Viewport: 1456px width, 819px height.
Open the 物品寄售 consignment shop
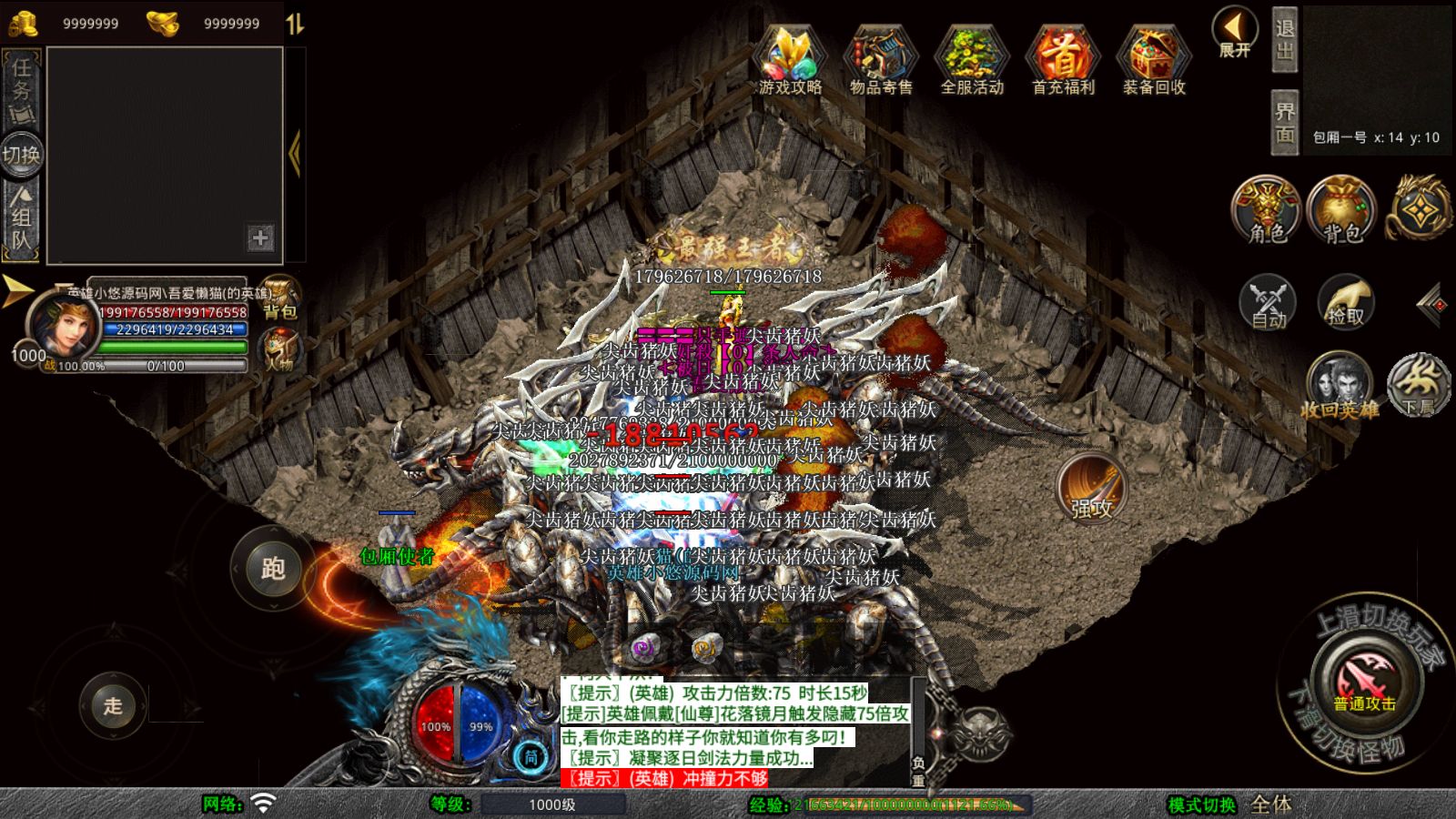click(880, 59)
